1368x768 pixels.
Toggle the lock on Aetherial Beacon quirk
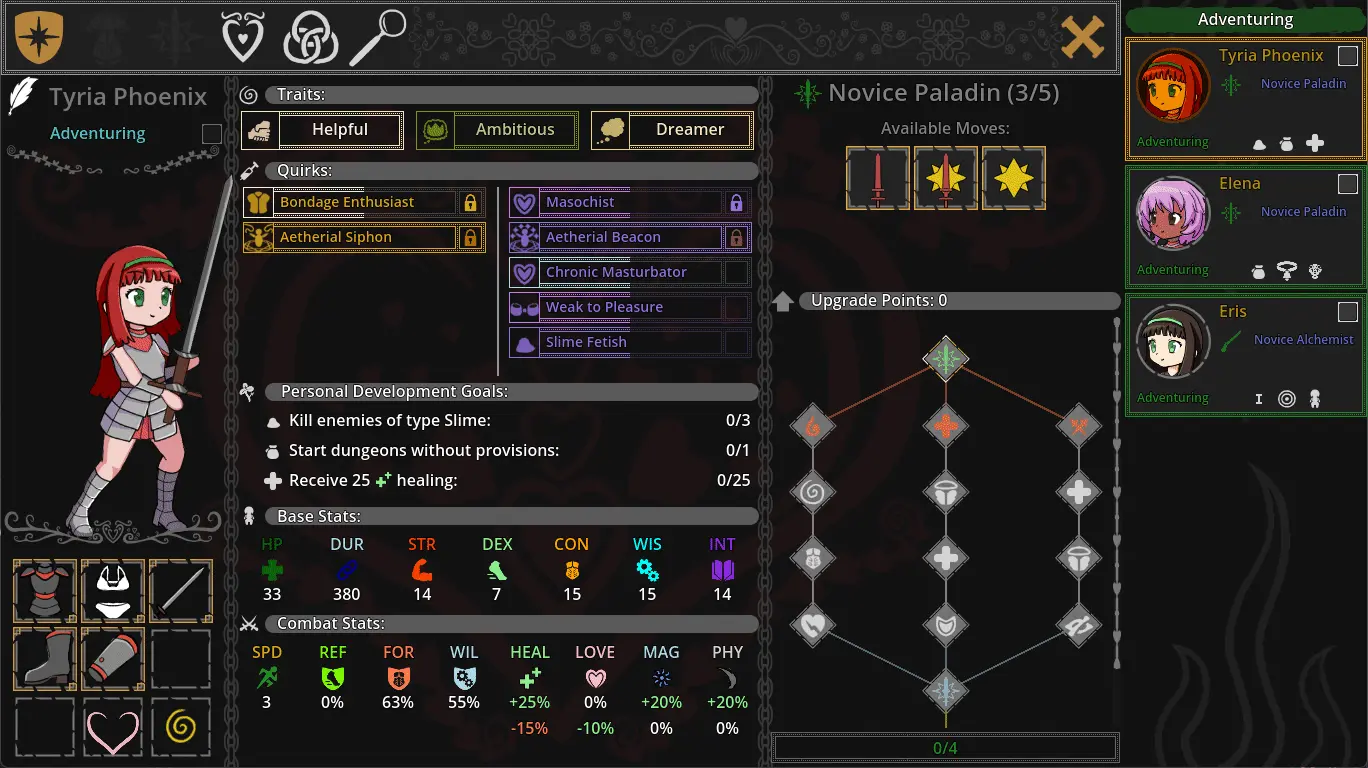[x=736, y=238]
